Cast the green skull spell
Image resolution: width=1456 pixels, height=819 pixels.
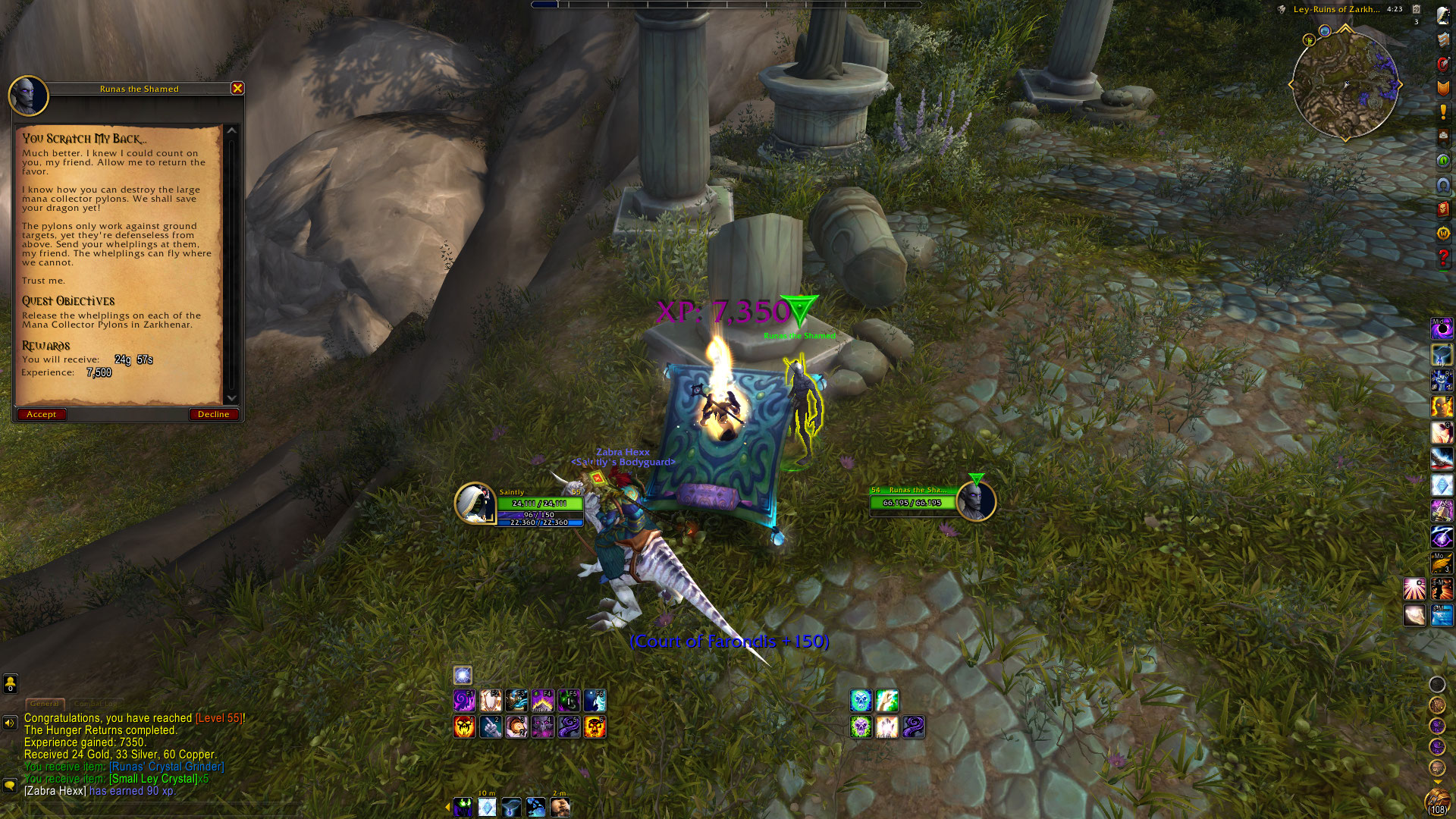pos(861,727)
